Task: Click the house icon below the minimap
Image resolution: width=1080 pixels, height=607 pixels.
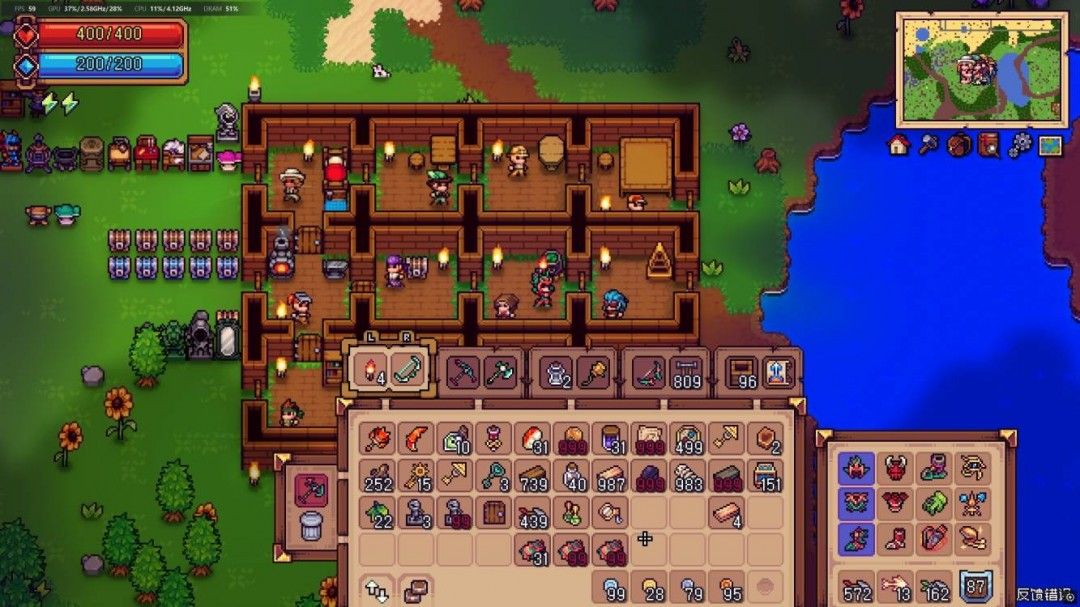Action: coord(898,145)
